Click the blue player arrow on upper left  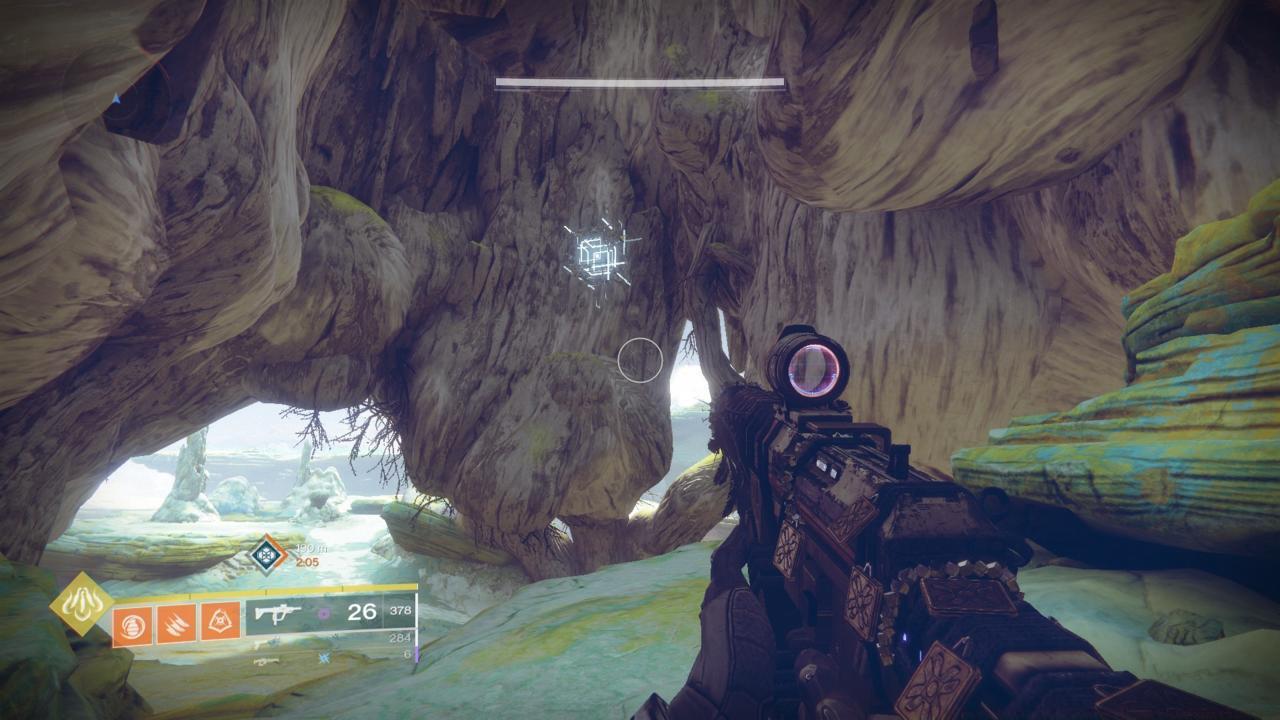tap(117, 99)
